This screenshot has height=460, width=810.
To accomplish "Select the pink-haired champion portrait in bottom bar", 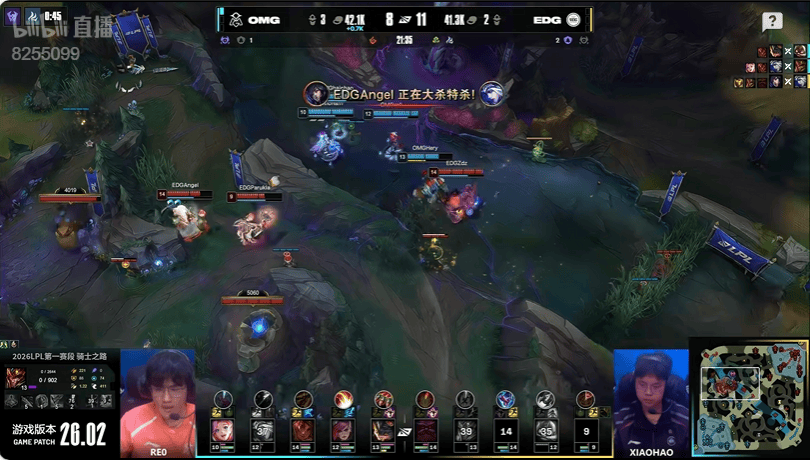I will pyautogui.click(x=221, y=430).
